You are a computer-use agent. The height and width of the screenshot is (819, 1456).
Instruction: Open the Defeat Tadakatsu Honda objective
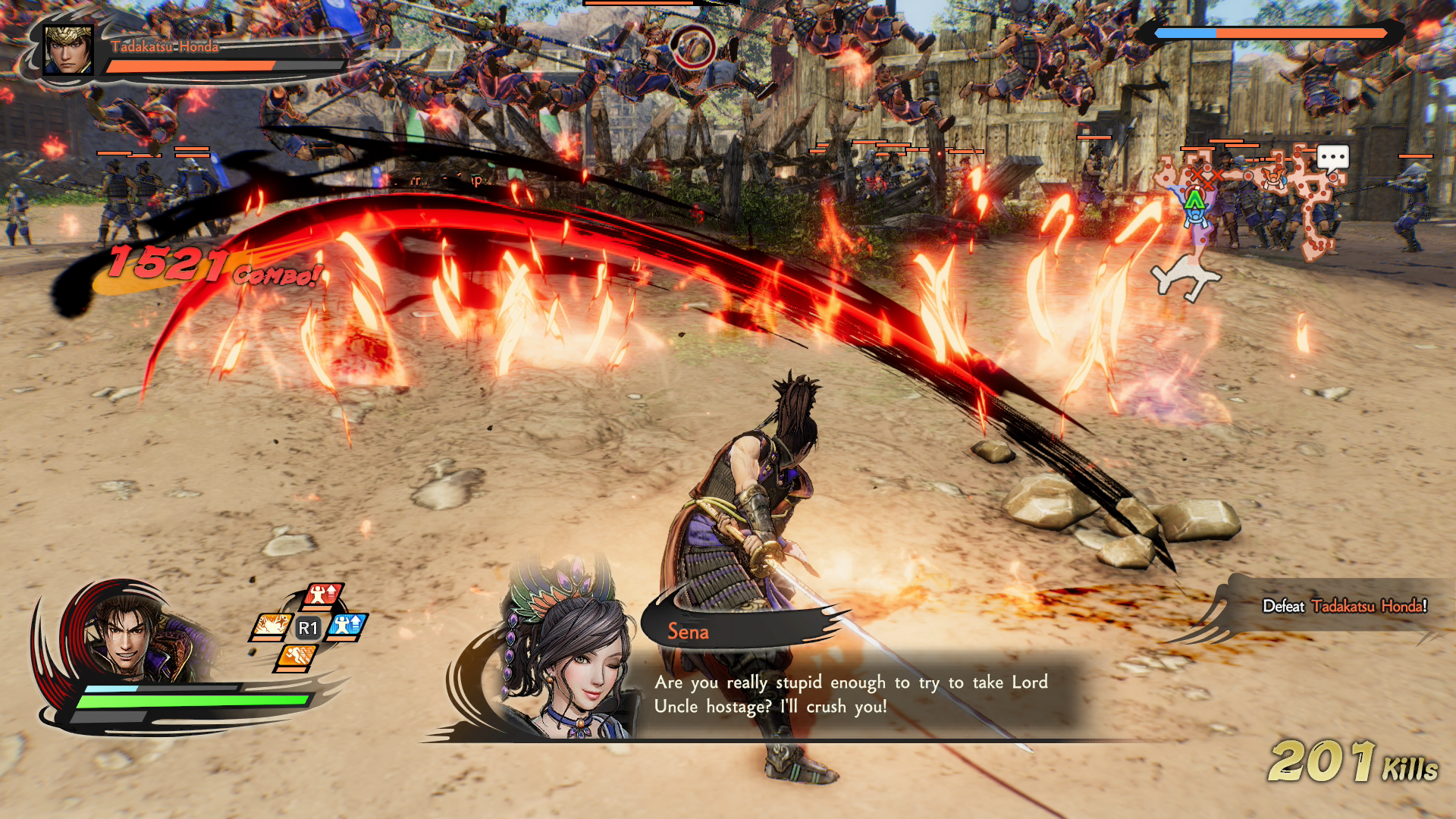click(1344, 606)
